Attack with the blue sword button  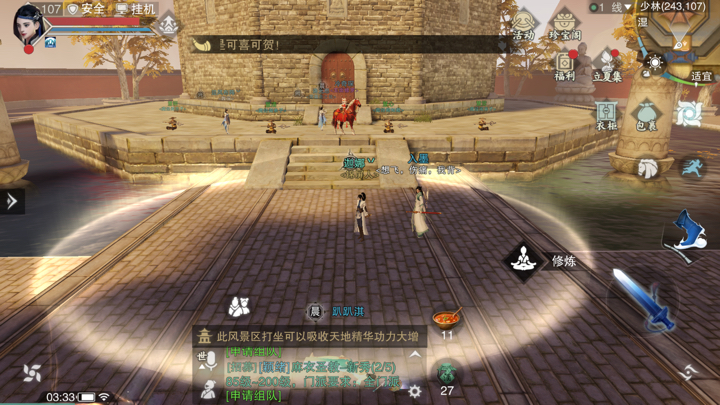point(641,301)
